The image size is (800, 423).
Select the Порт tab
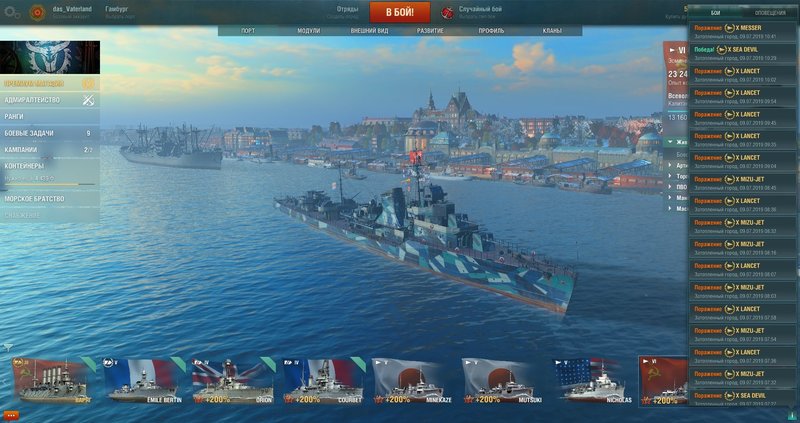click(x=248, y=32)
